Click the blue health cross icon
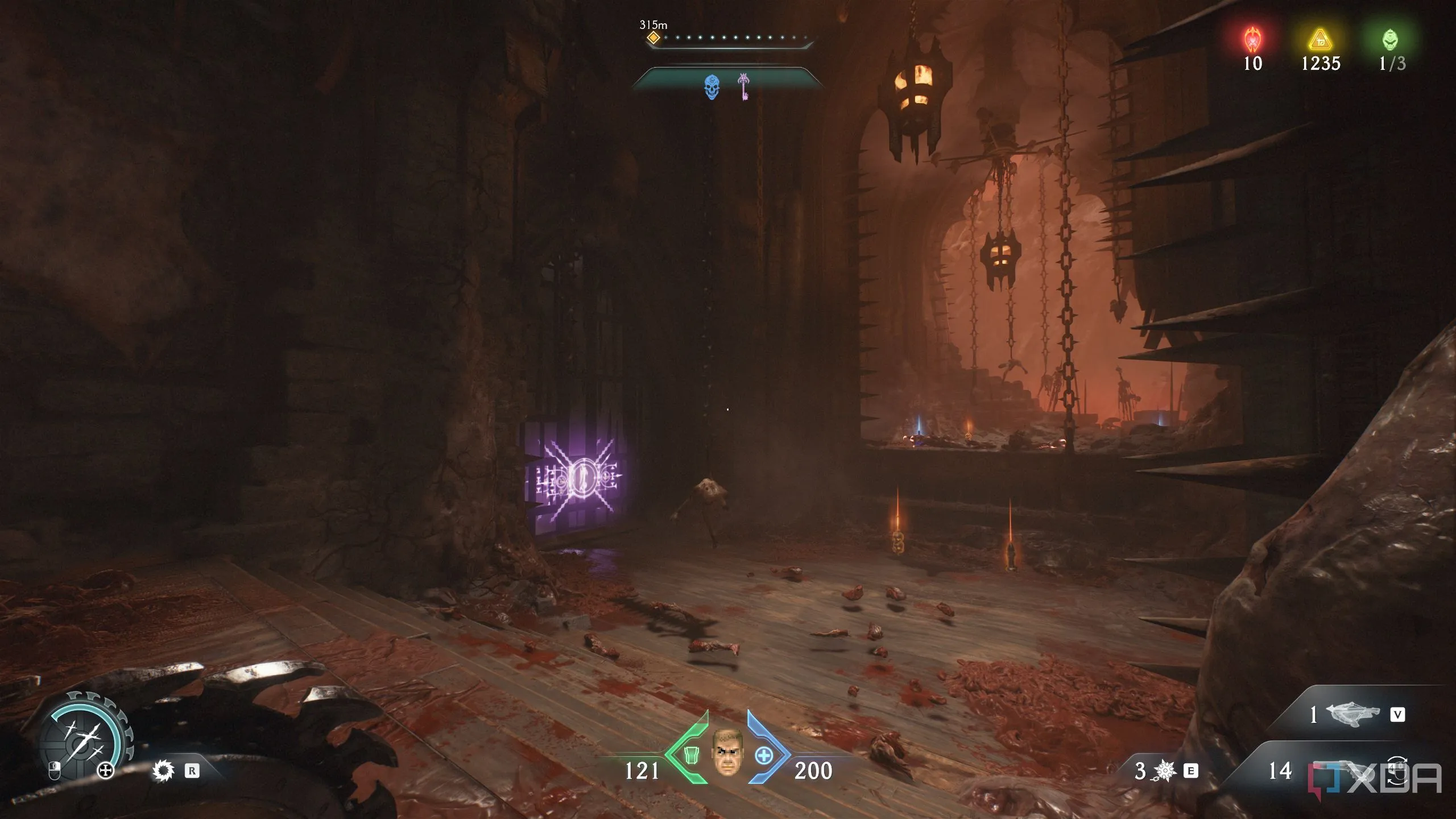 pos(763,756)
